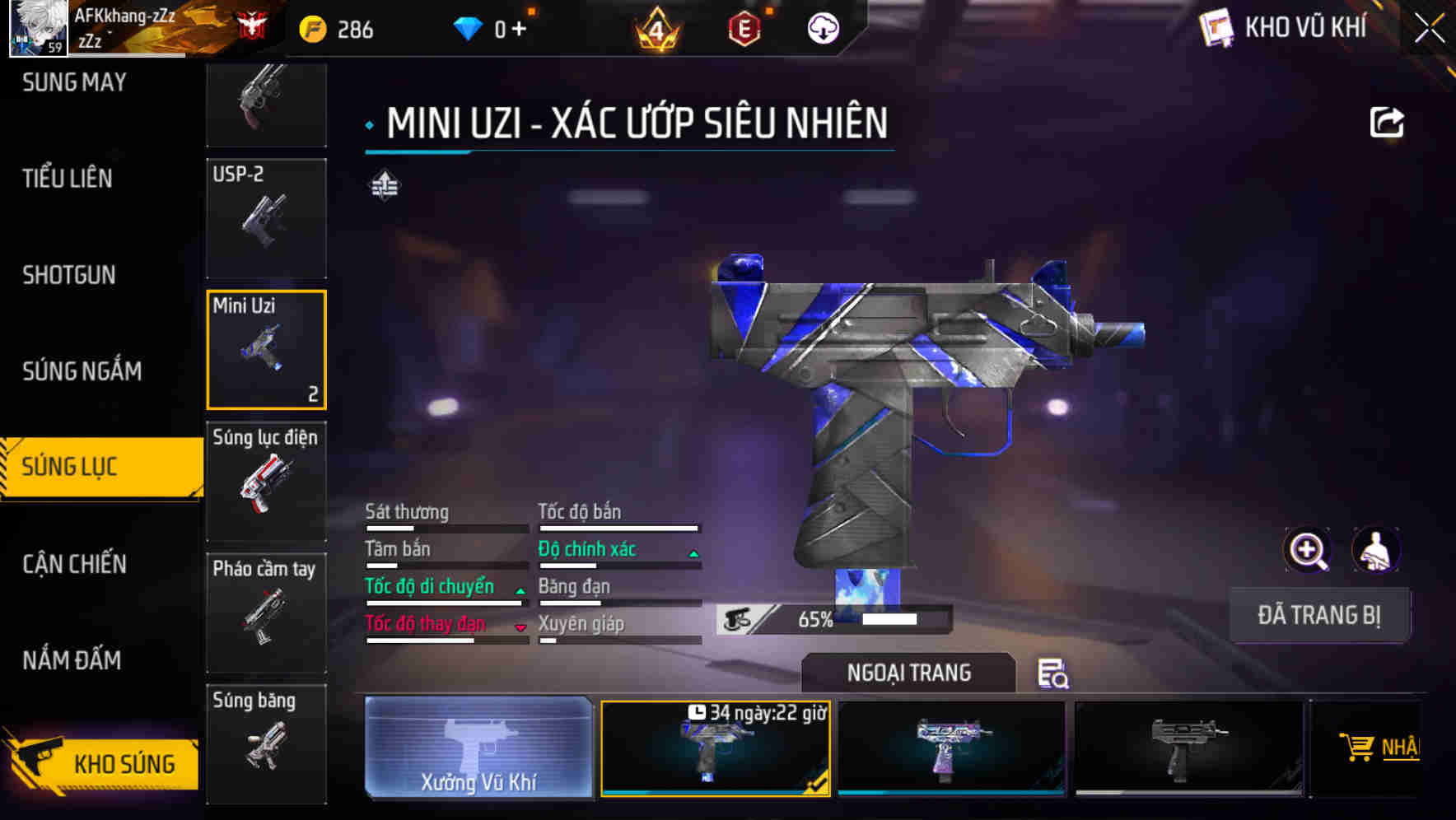1456x820 pixels.
Task: Open the TIỂU LIÊN category
Action: pos(66,178)
